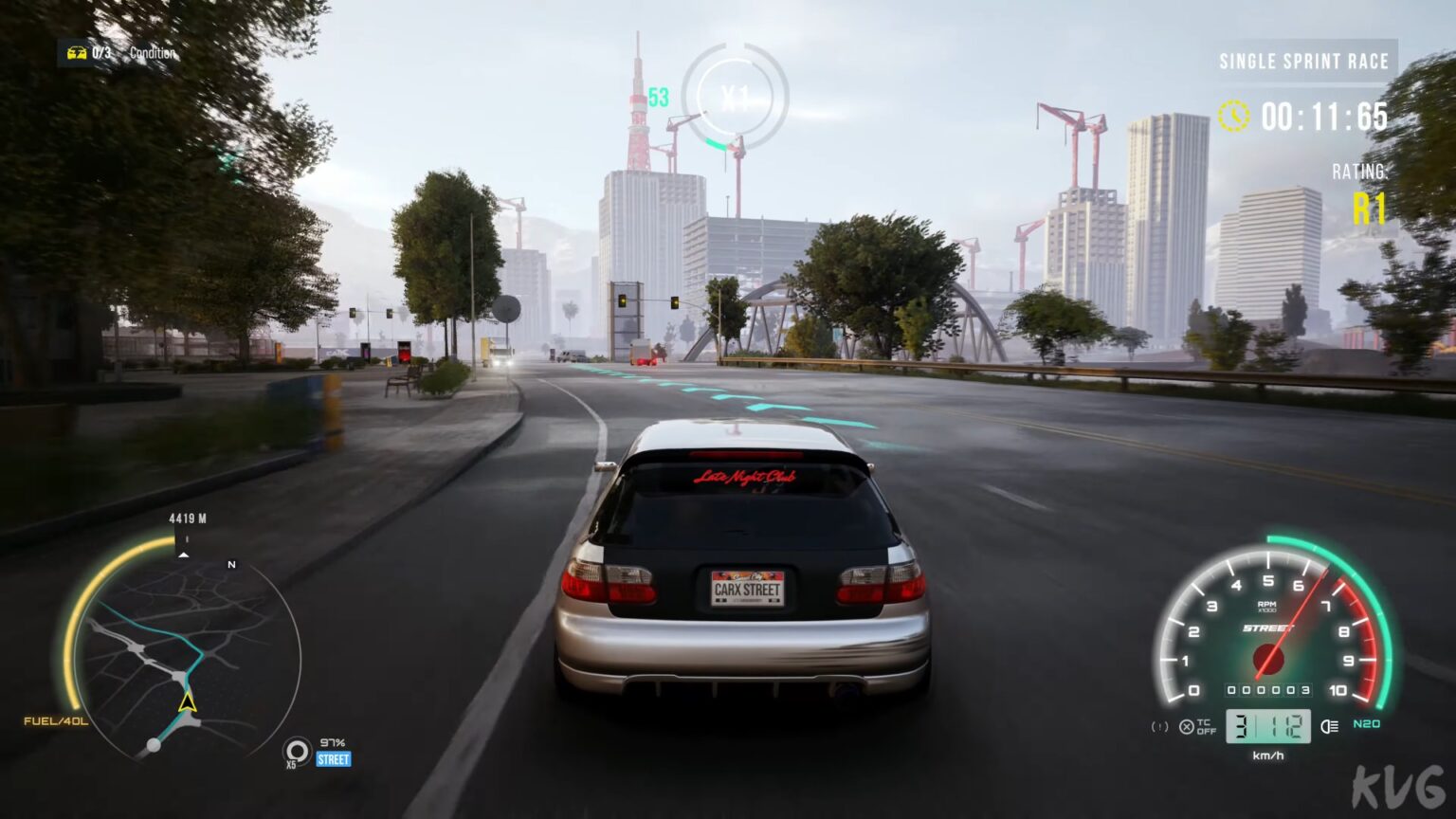The height and width of the screenshot is (819, 1456).
Task: Toggle the N2O boost readiness indicator
Action: coord(1366,725)
